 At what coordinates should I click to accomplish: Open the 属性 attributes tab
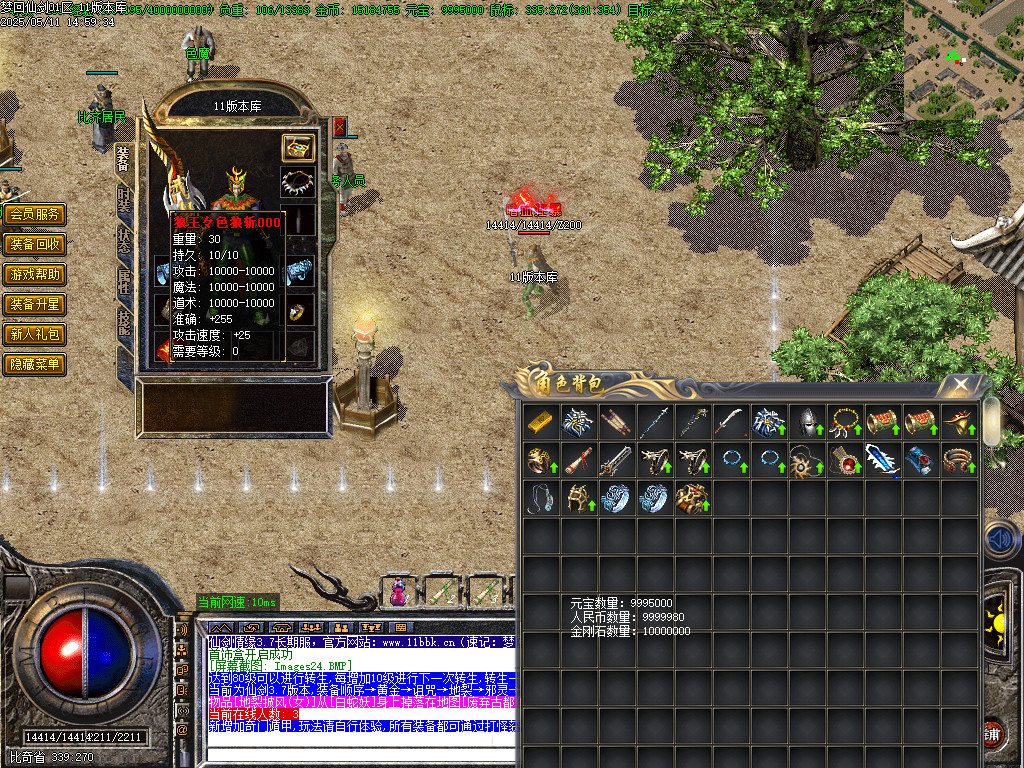coord(124,283)
